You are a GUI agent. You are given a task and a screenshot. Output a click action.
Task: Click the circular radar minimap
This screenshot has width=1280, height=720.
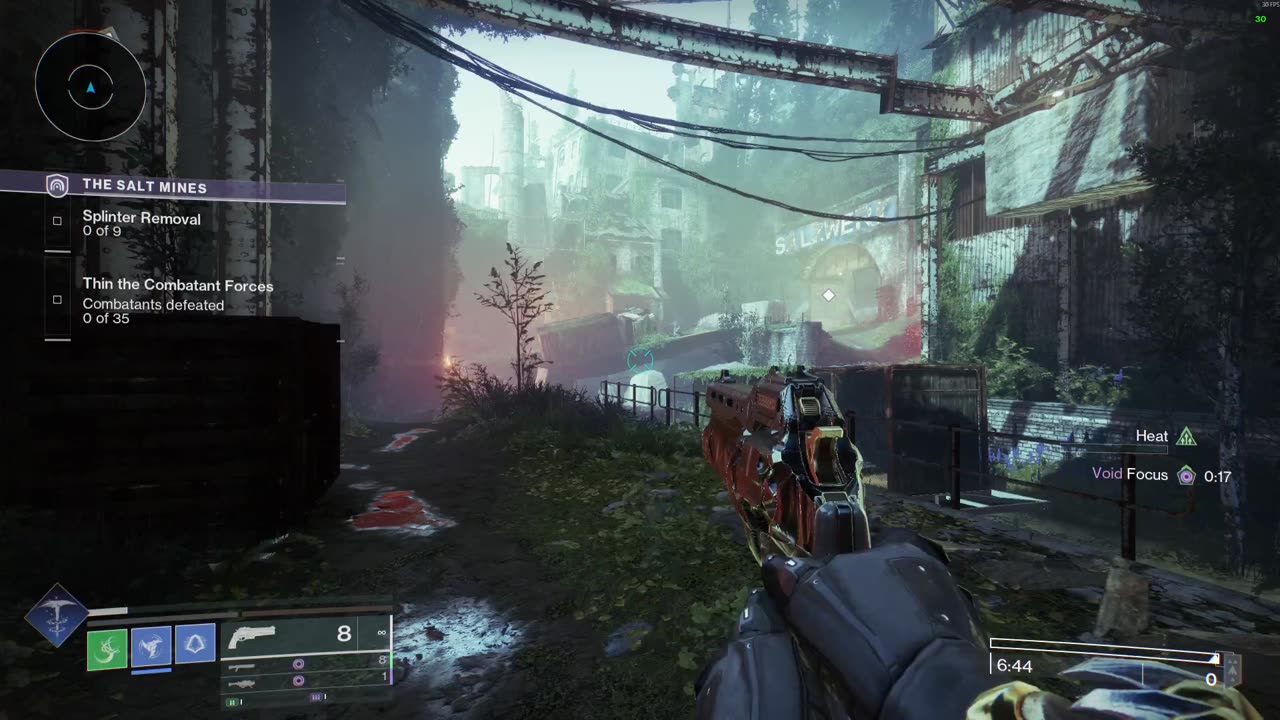pos(90,88)
